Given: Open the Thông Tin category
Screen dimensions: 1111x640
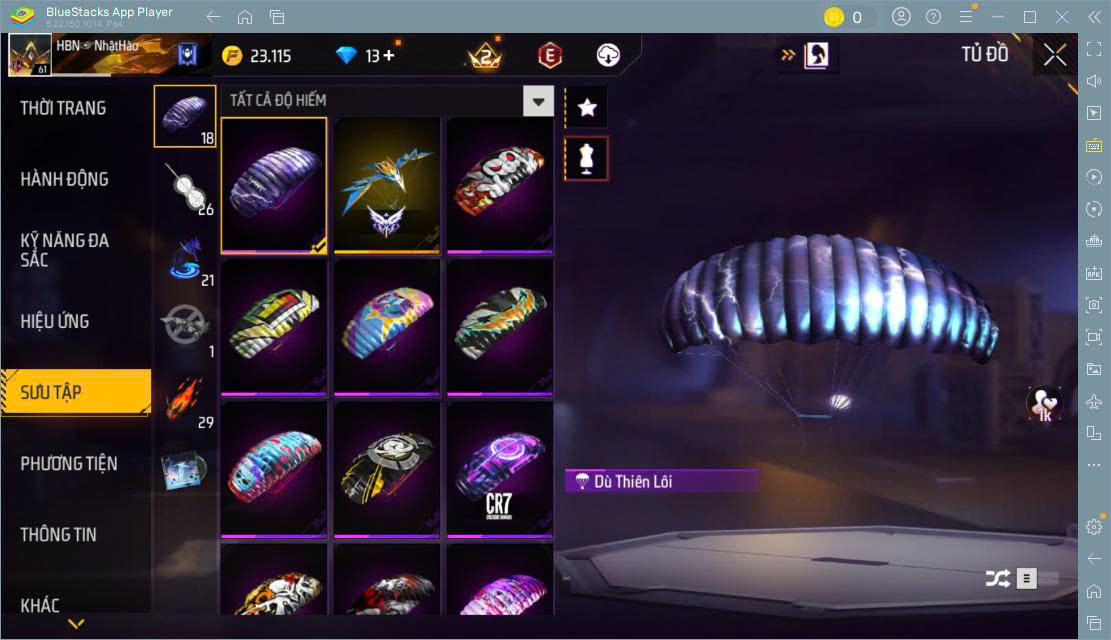Looking at the screenshot, I should 59,534.
